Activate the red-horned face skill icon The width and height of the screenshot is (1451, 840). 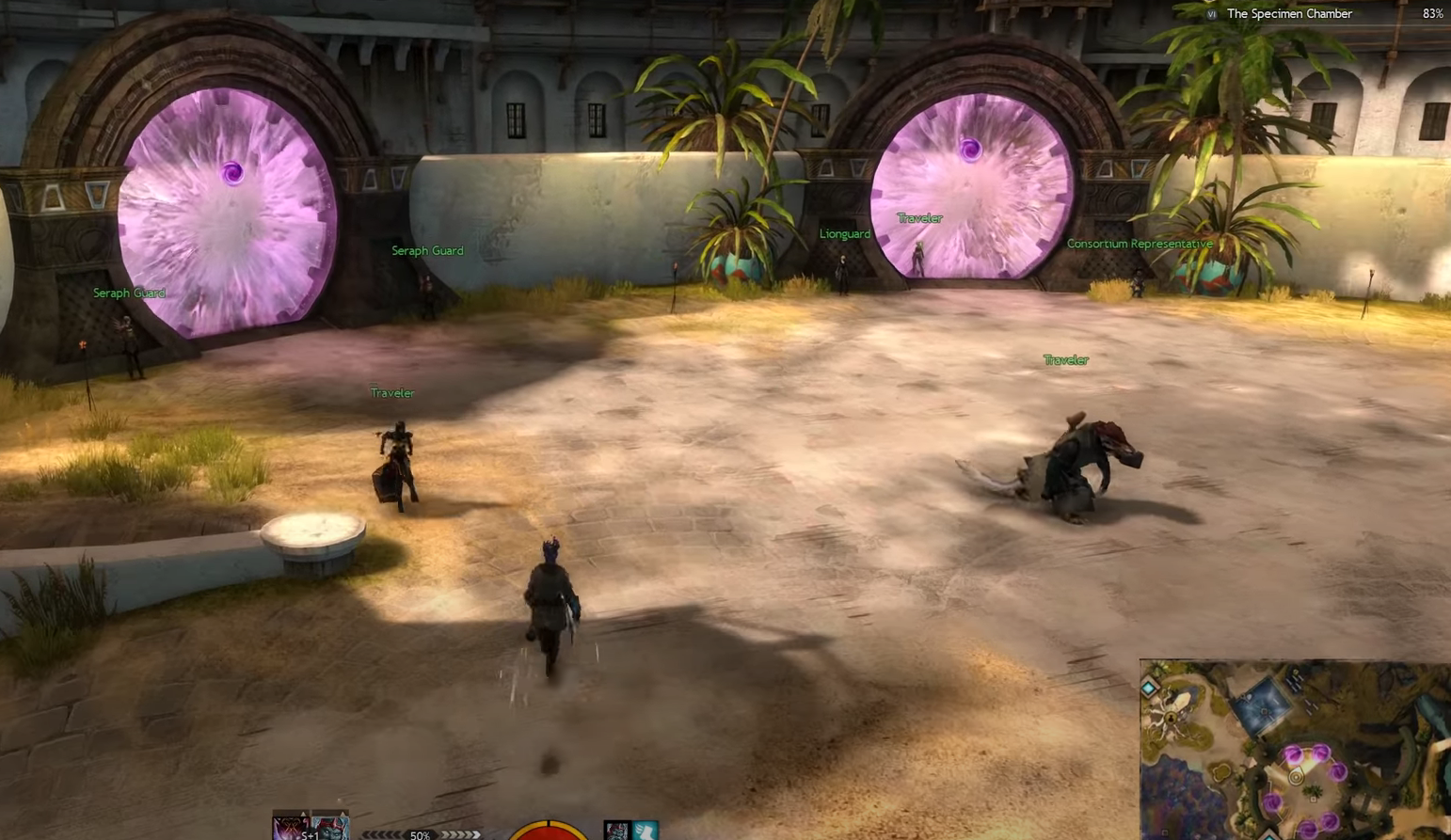click(x=330, y=828)
